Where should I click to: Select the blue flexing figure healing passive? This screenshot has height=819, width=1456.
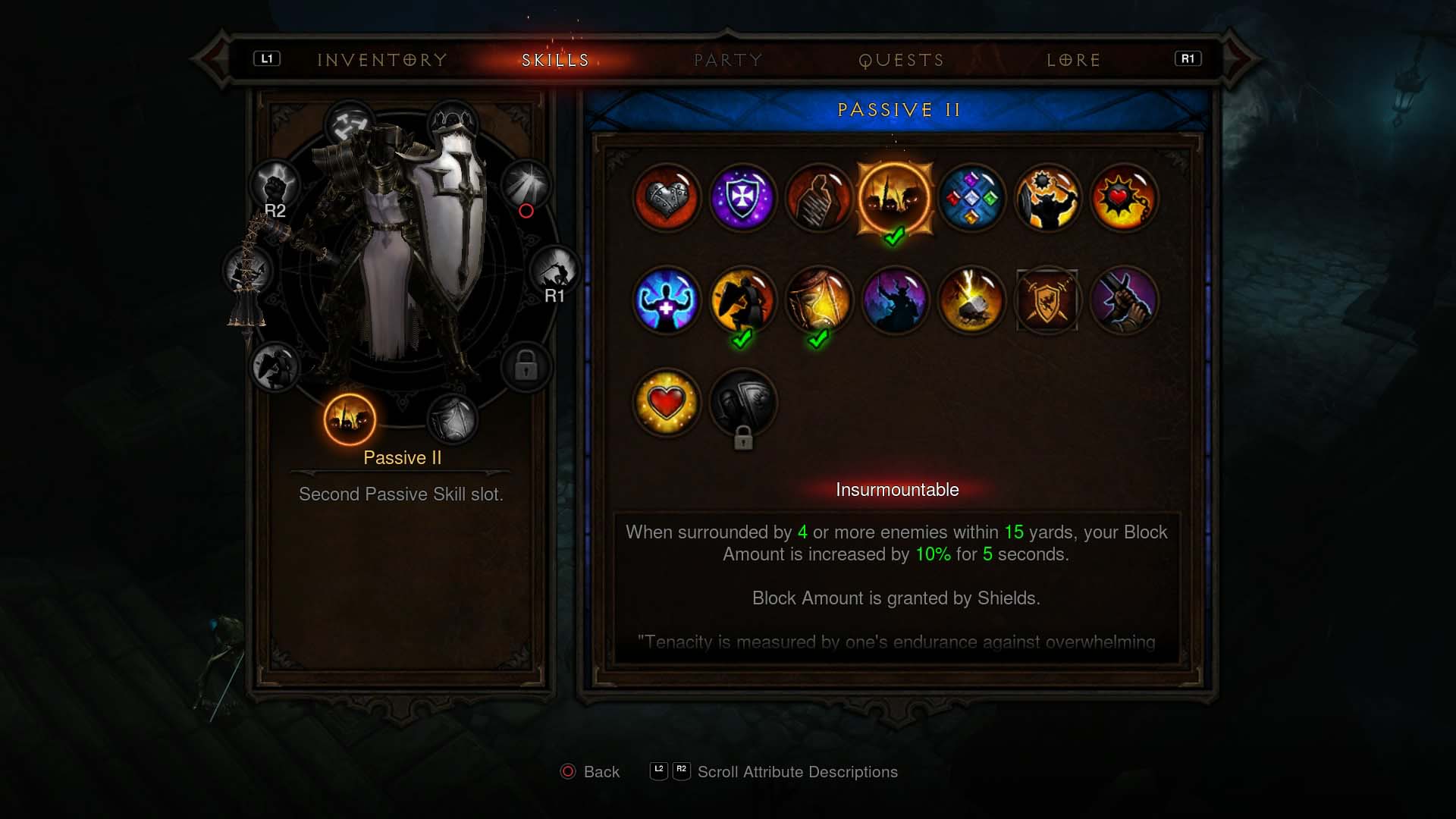(666, 300)
